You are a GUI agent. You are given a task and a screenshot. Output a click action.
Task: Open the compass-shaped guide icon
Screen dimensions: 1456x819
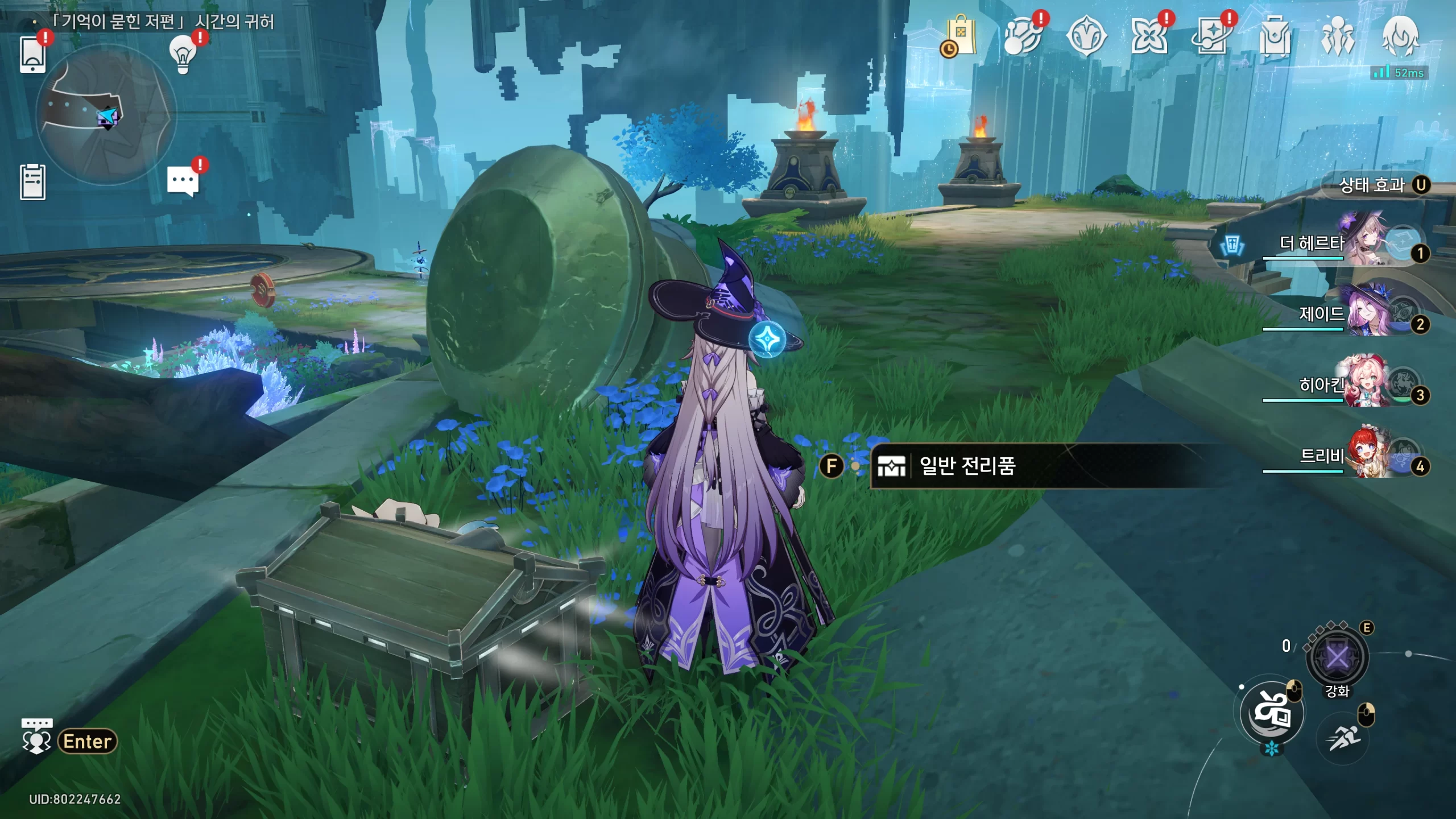point(1086,36)
